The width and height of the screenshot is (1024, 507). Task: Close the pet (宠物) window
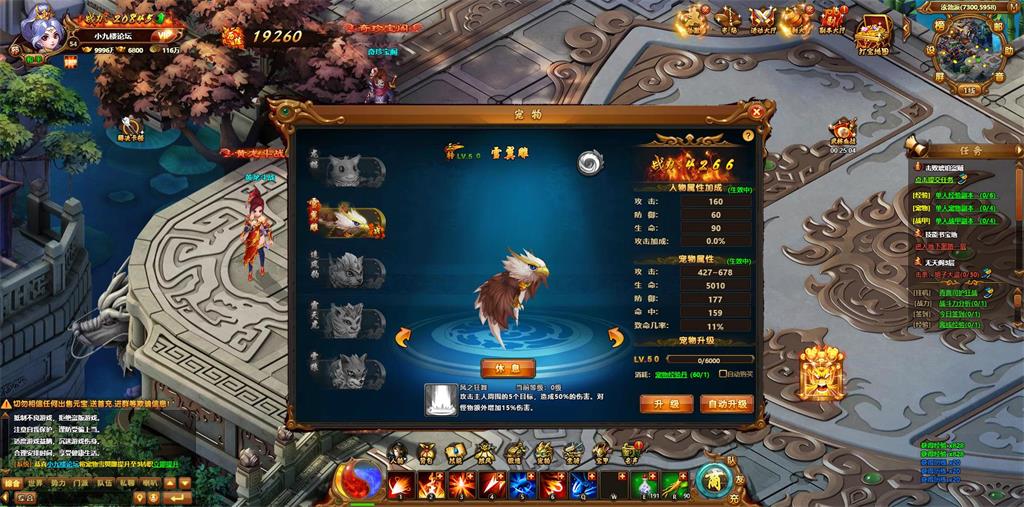coord(757,112)
